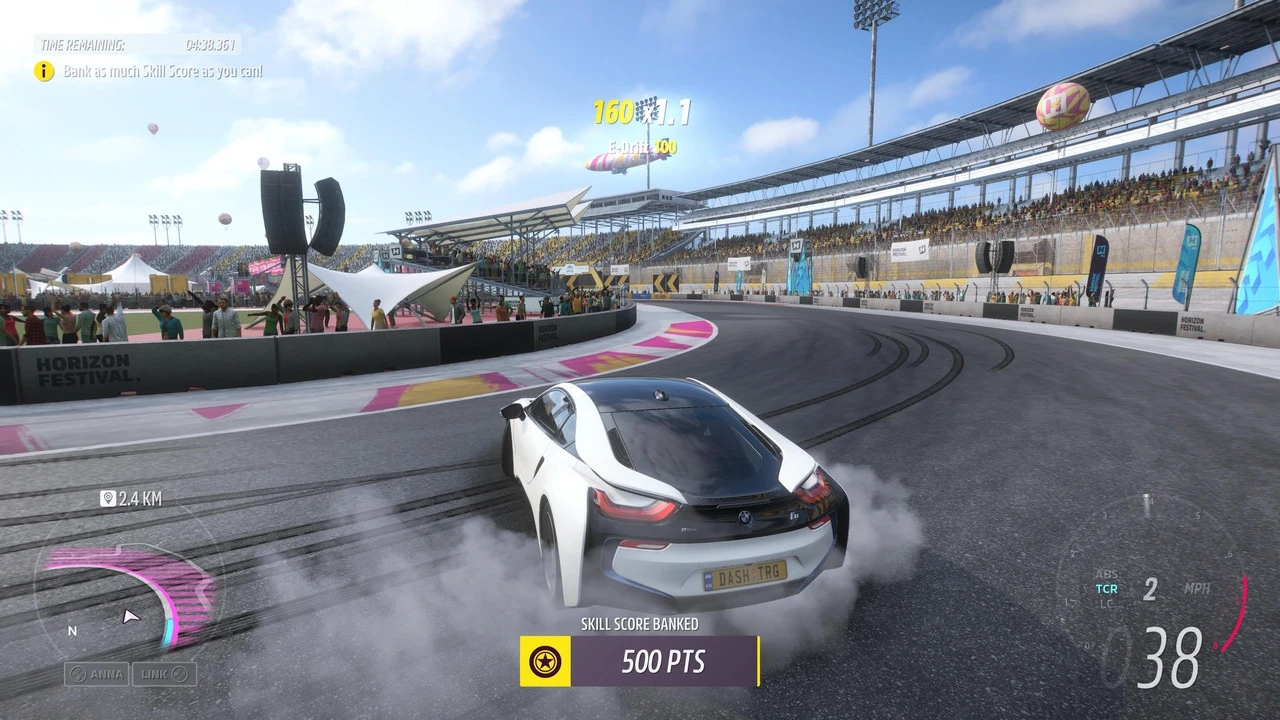Click the location pin icon above the minimap
Screen dimensions: 1280x720
(110, 498)
